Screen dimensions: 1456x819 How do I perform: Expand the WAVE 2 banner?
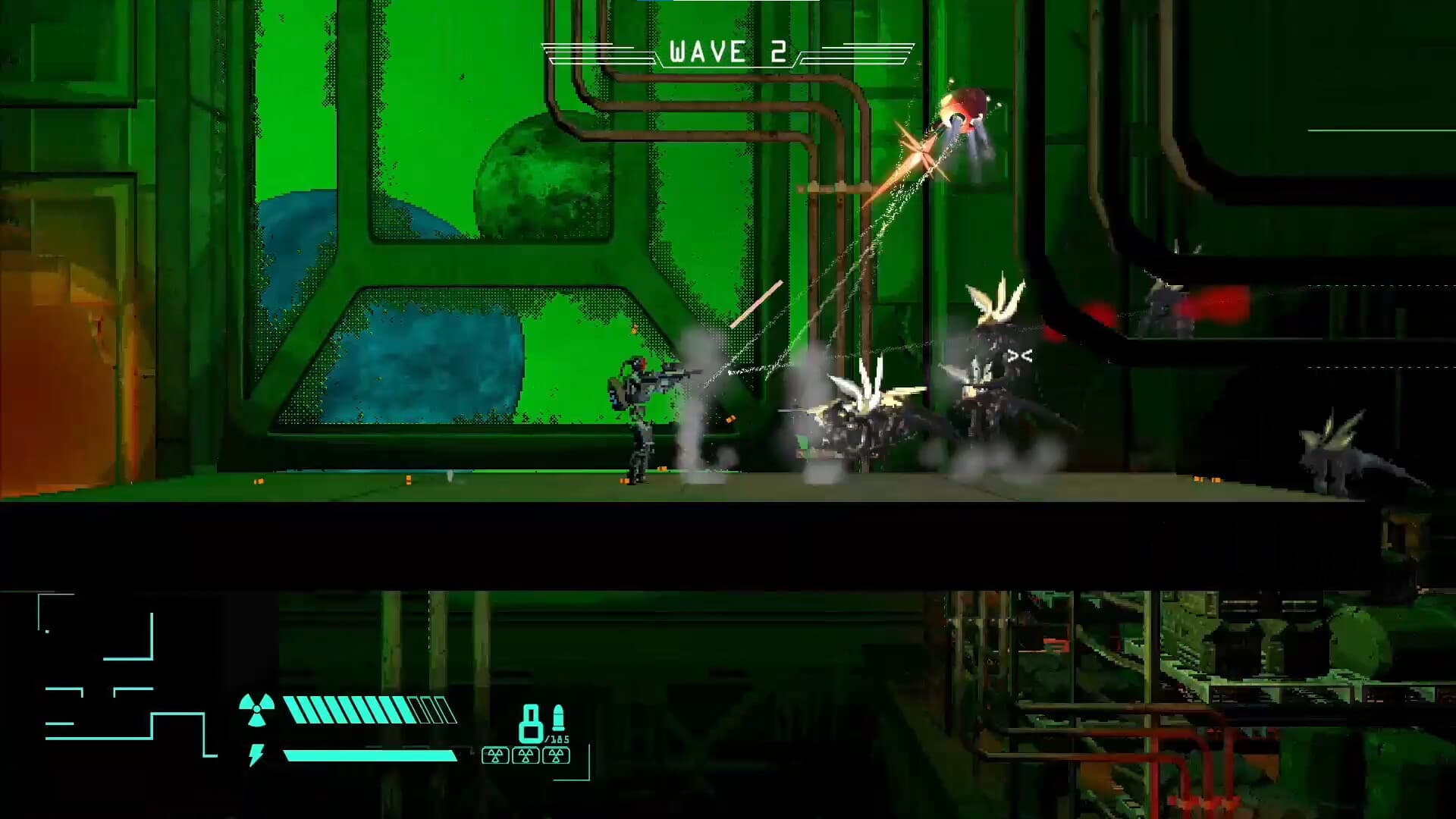724,51
